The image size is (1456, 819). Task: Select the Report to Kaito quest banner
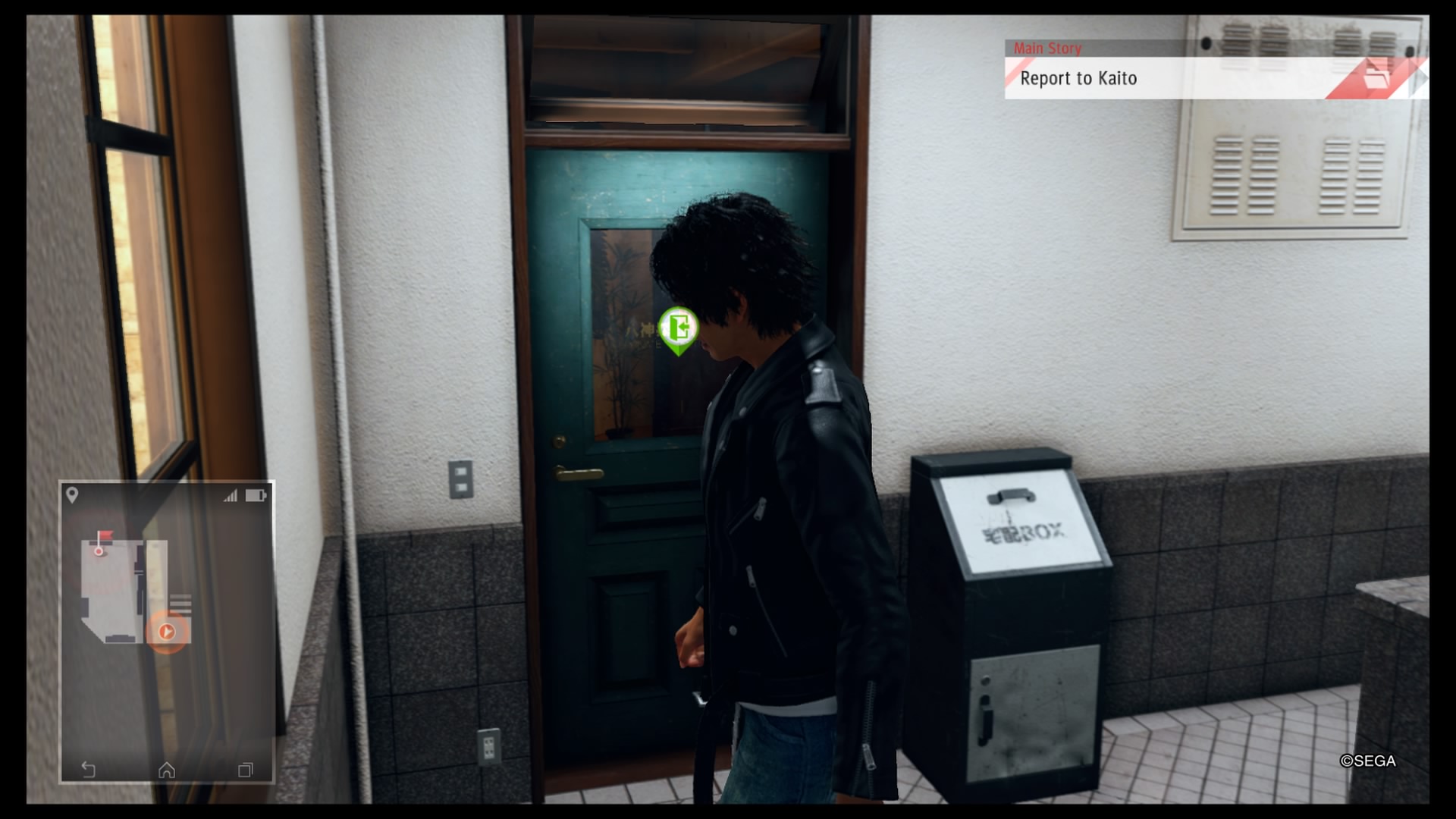(1213, 78)
